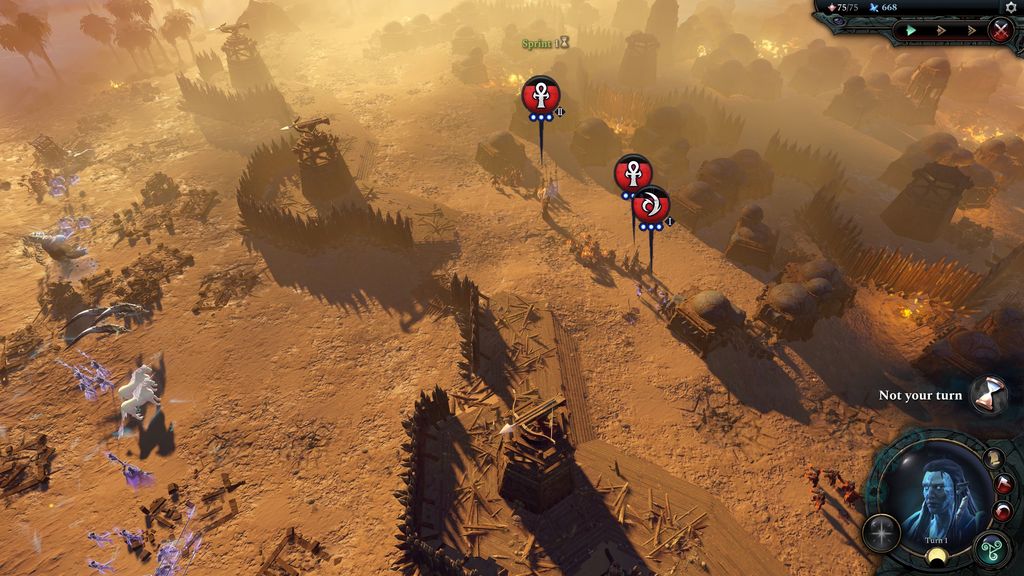Click the red flag icon by the portrait
The height and width of the screenshot is (576, 1024).
click(1001, 485)
